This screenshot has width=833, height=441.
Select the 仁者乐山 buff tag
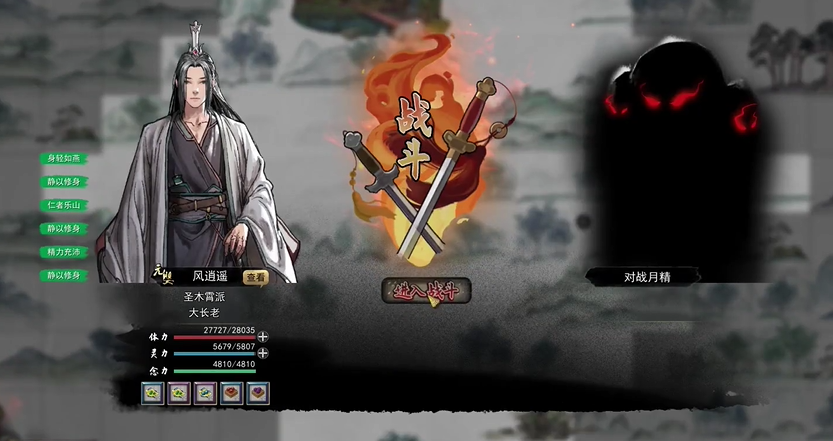pos(64,205)
